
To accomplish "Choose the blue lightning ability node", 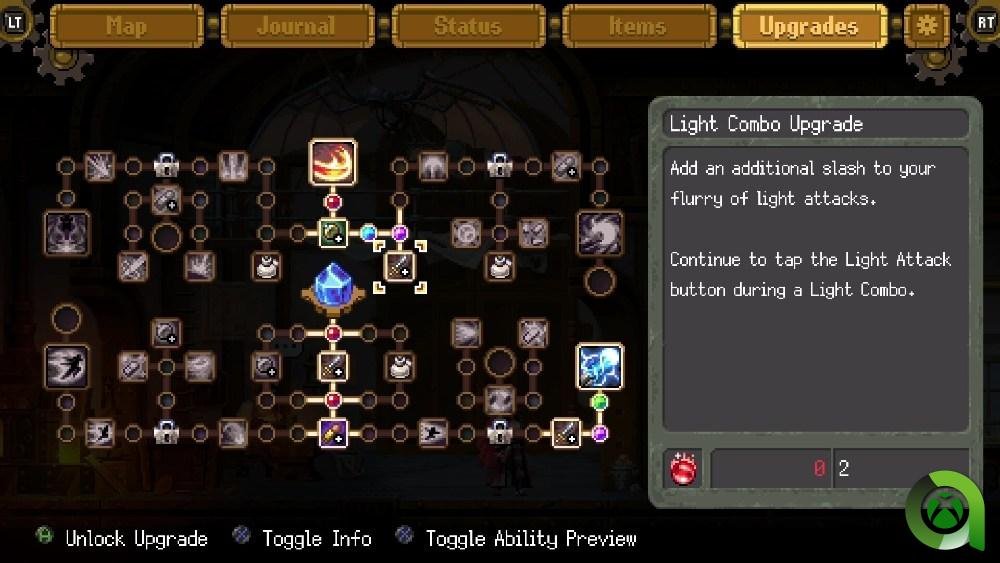I will (600, 367).
